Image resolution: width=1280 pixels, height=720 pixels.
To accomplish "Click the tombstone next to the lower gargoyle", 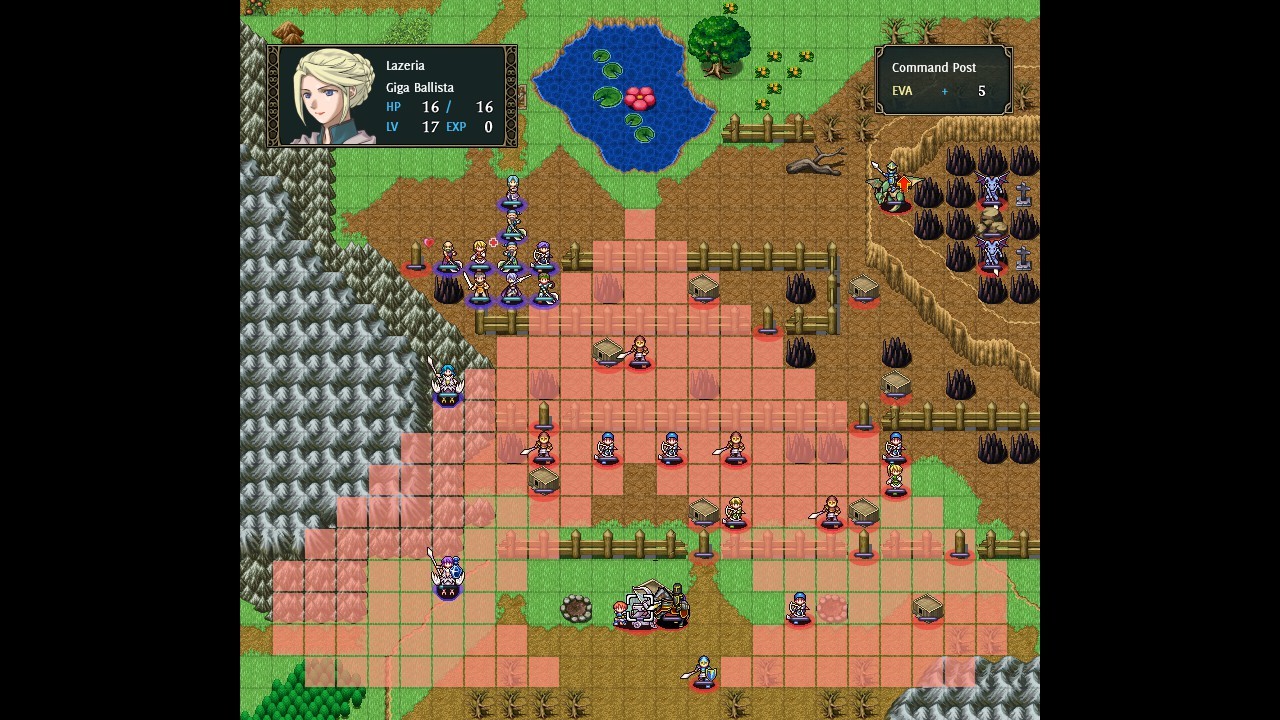I will 1023,258.
